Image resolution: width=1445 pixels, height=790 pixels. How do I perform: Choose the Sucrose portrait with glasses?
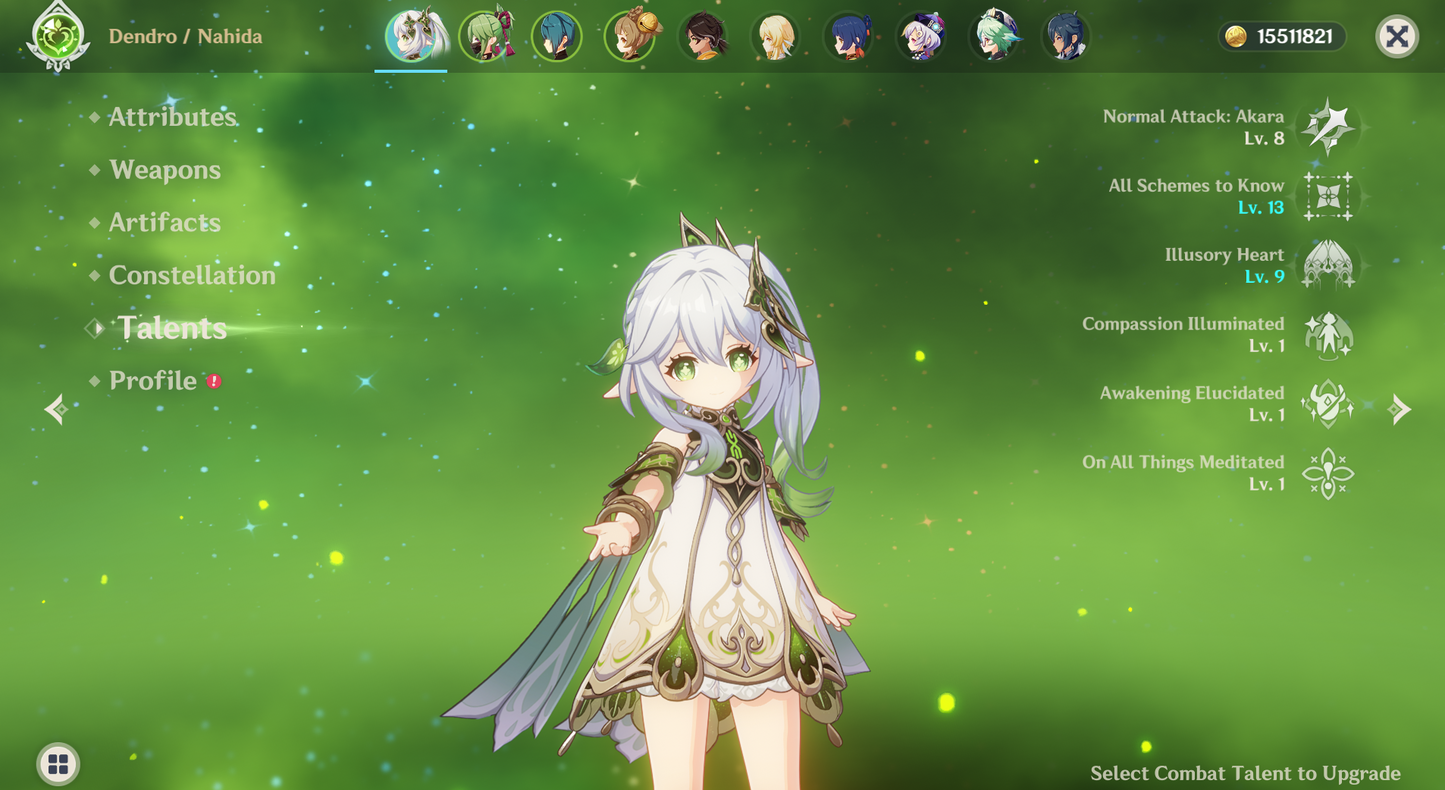(x=995, y=37)
